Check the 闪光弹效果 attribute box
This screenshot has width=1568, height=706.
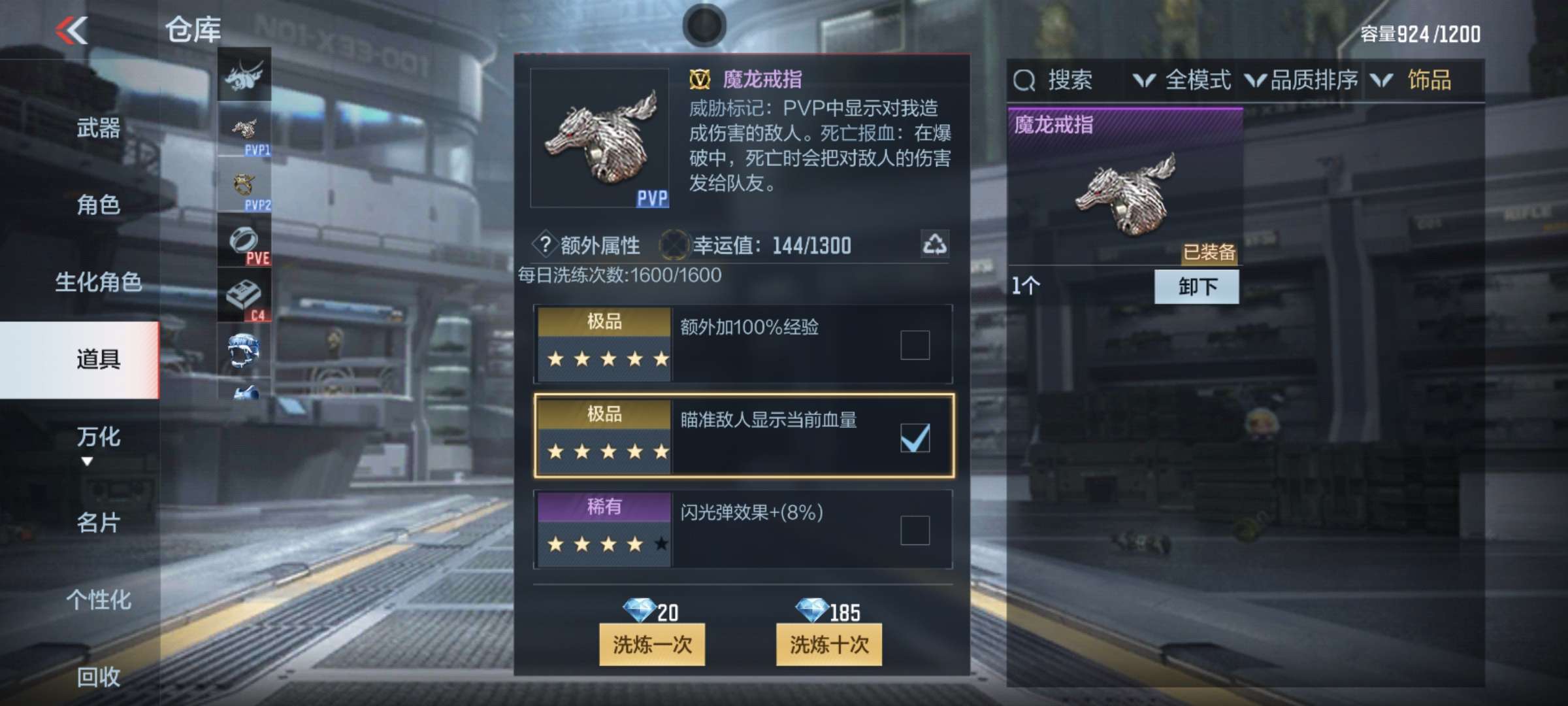[x=915, y=530]
